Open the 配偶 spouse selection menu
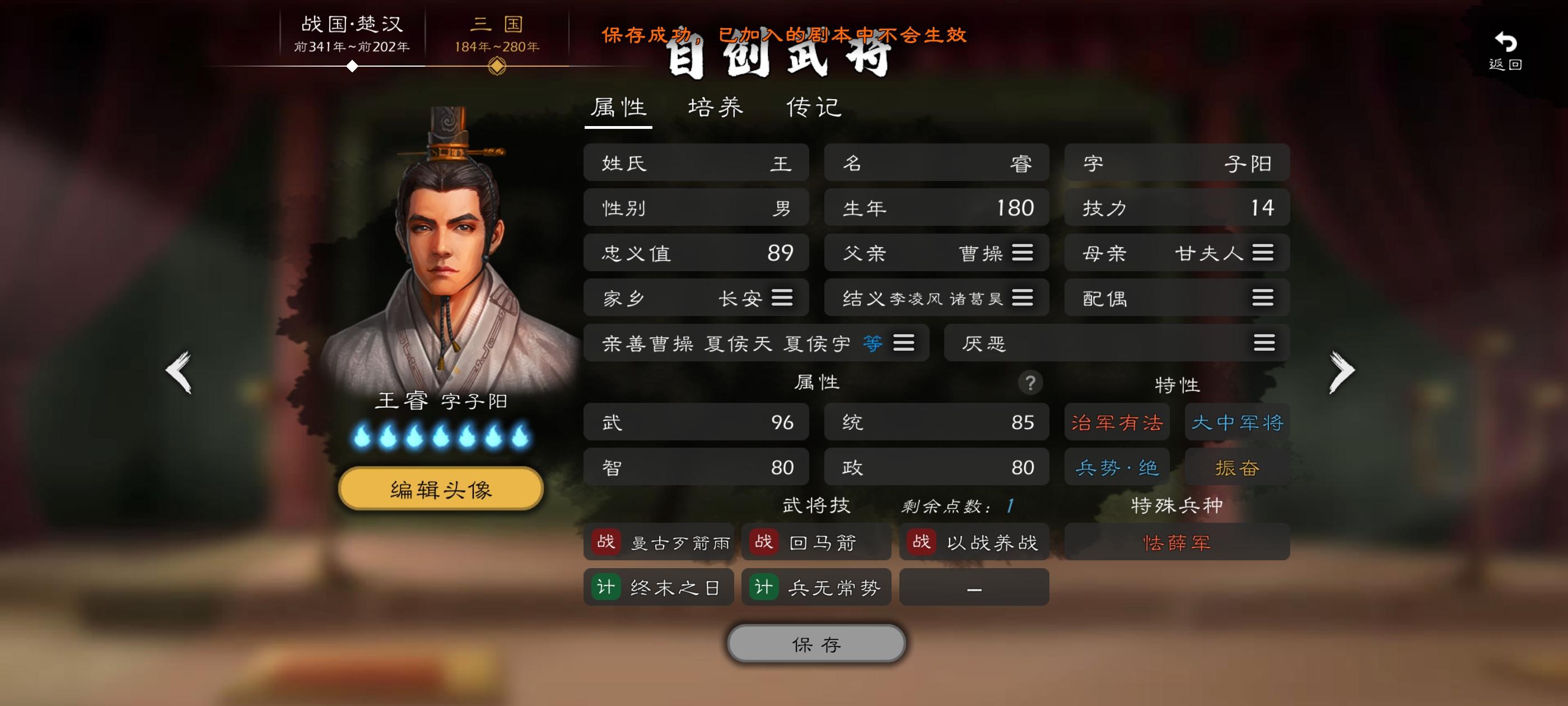This screenshot has height=706, width=1568. click(1264, 298)
